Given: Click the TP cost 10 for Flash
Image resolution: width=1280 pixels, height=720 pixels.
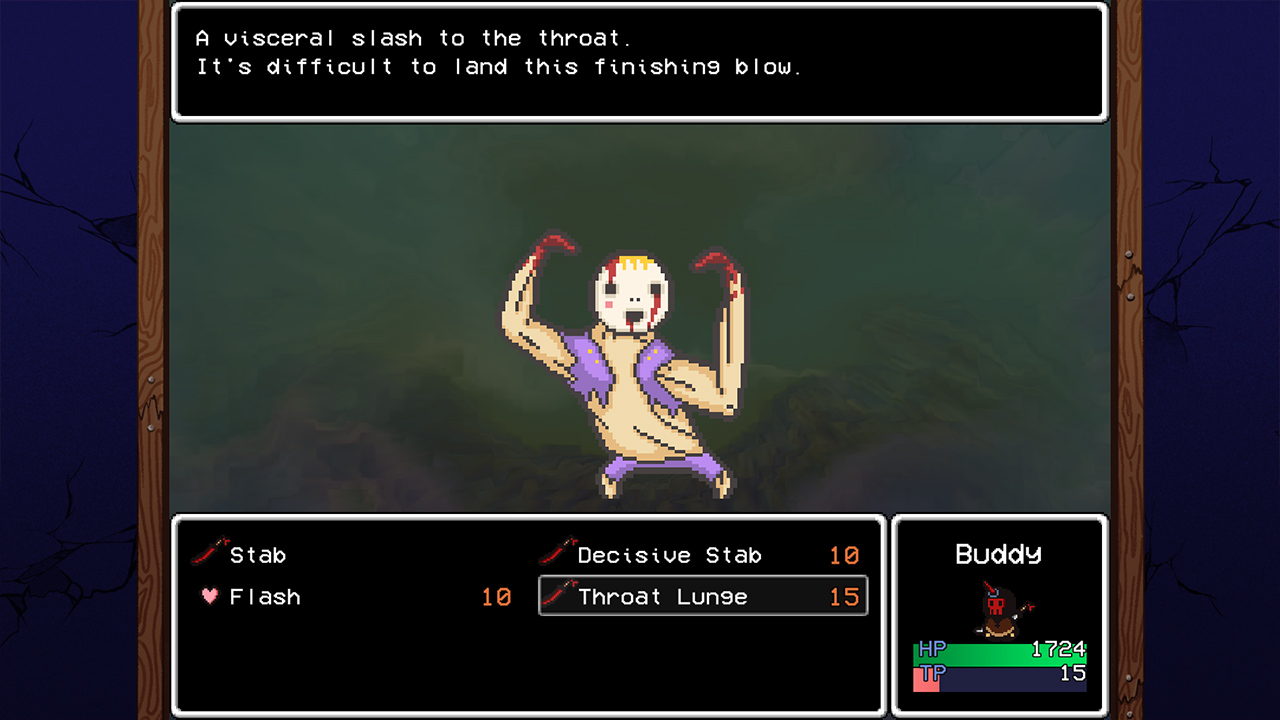Looking at the screenshot, I should point(497,596).
